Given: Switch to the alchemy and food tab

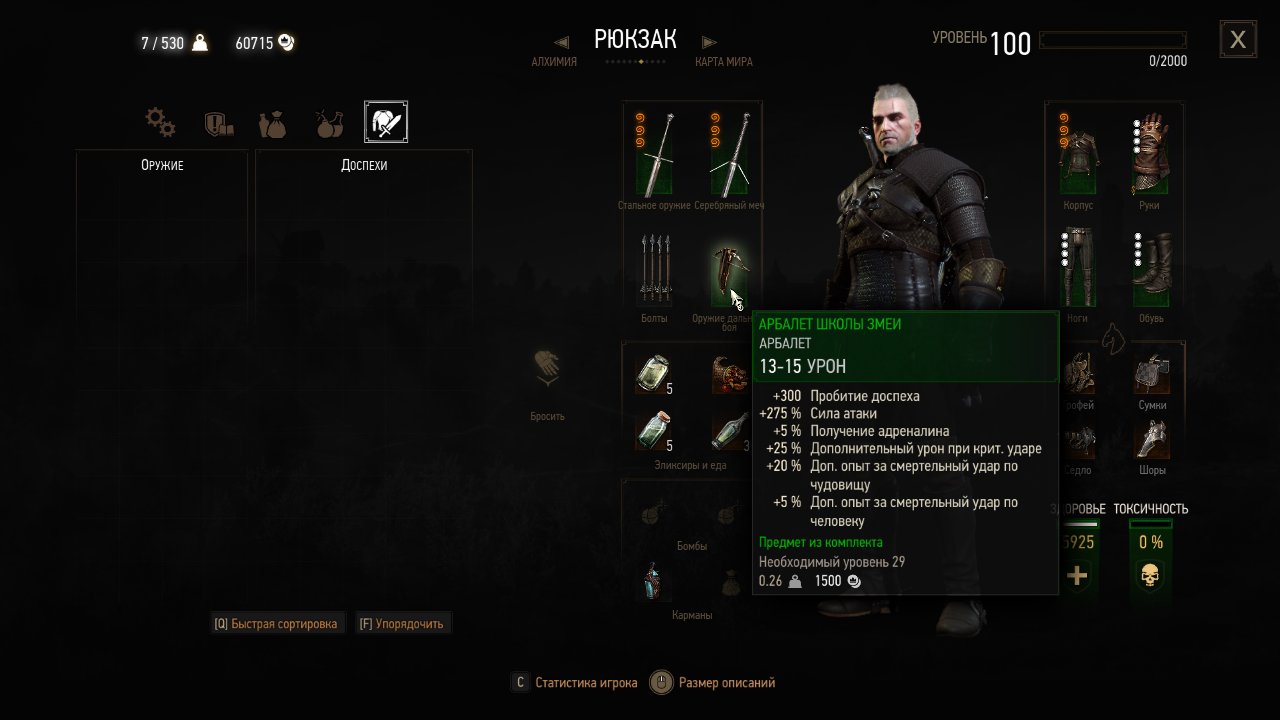Looking at the screenshot, I should 329,123.
